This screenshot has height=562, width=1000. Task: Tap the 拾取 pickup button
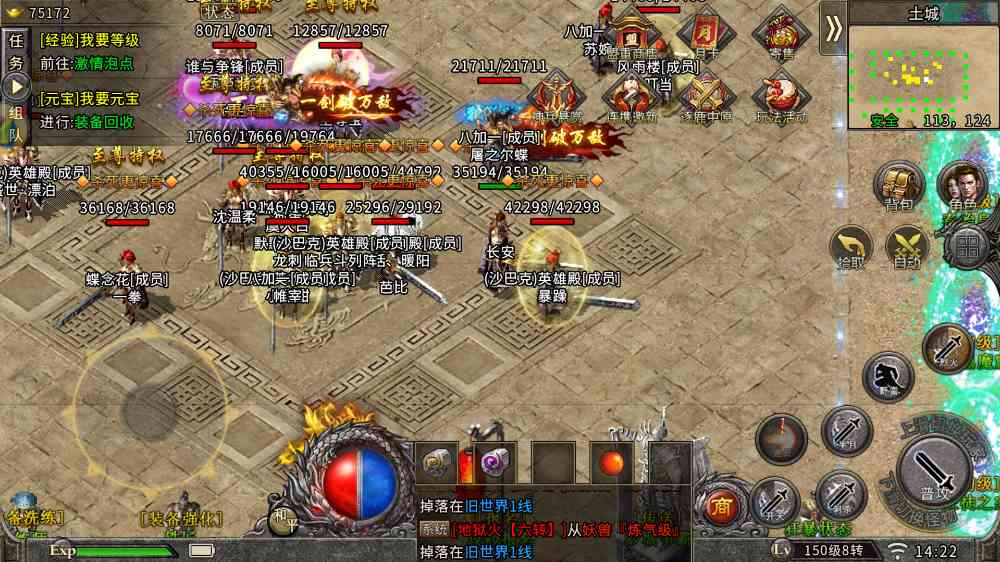click(x=851, y=246)
